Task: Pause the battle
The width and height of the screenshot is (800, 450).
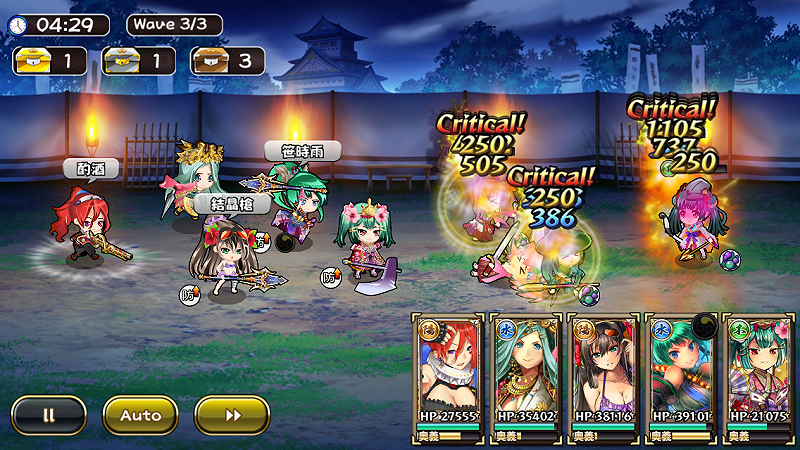Action: tap(49, 414)
